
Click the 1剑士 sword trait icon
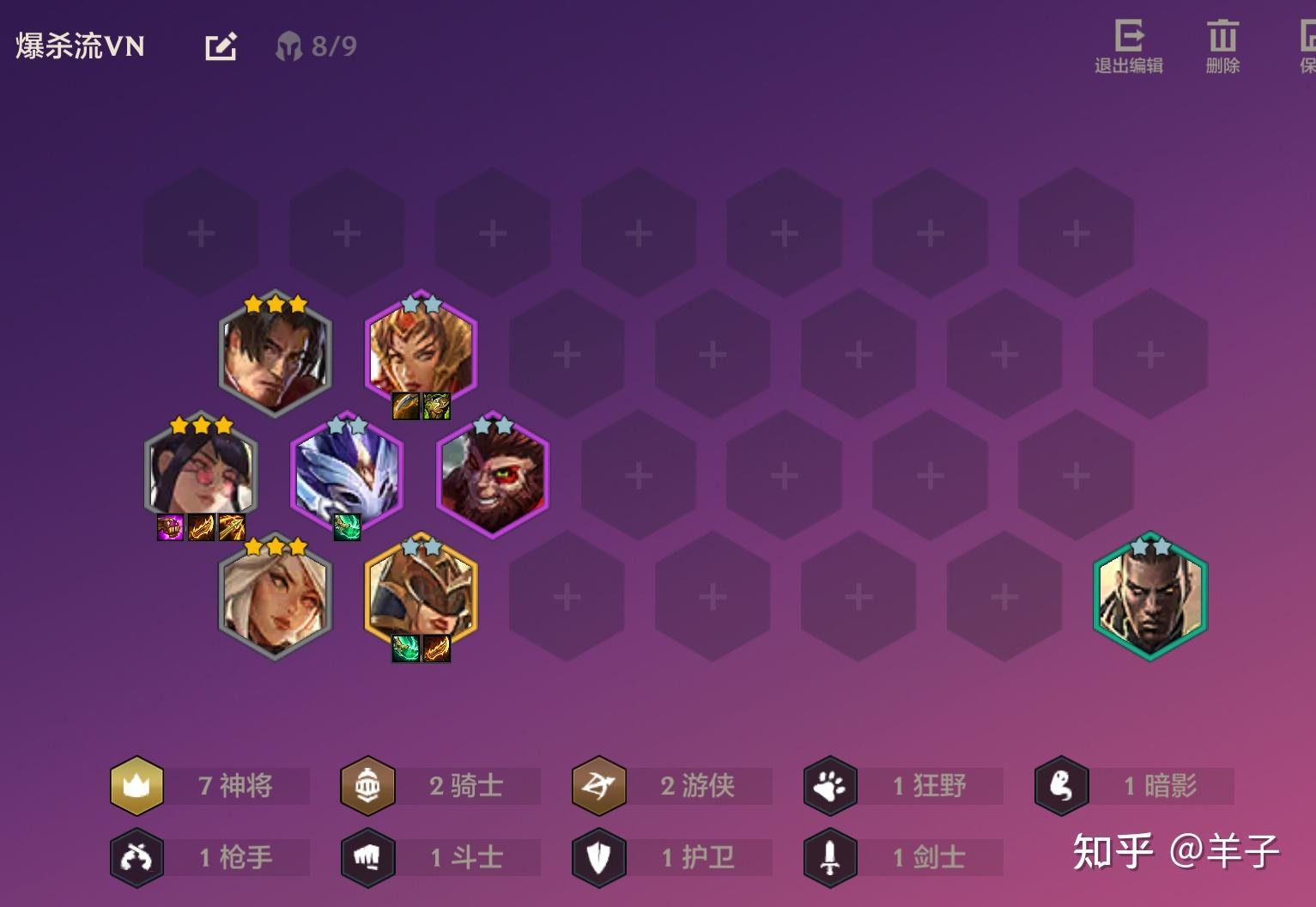coord(829,856)
